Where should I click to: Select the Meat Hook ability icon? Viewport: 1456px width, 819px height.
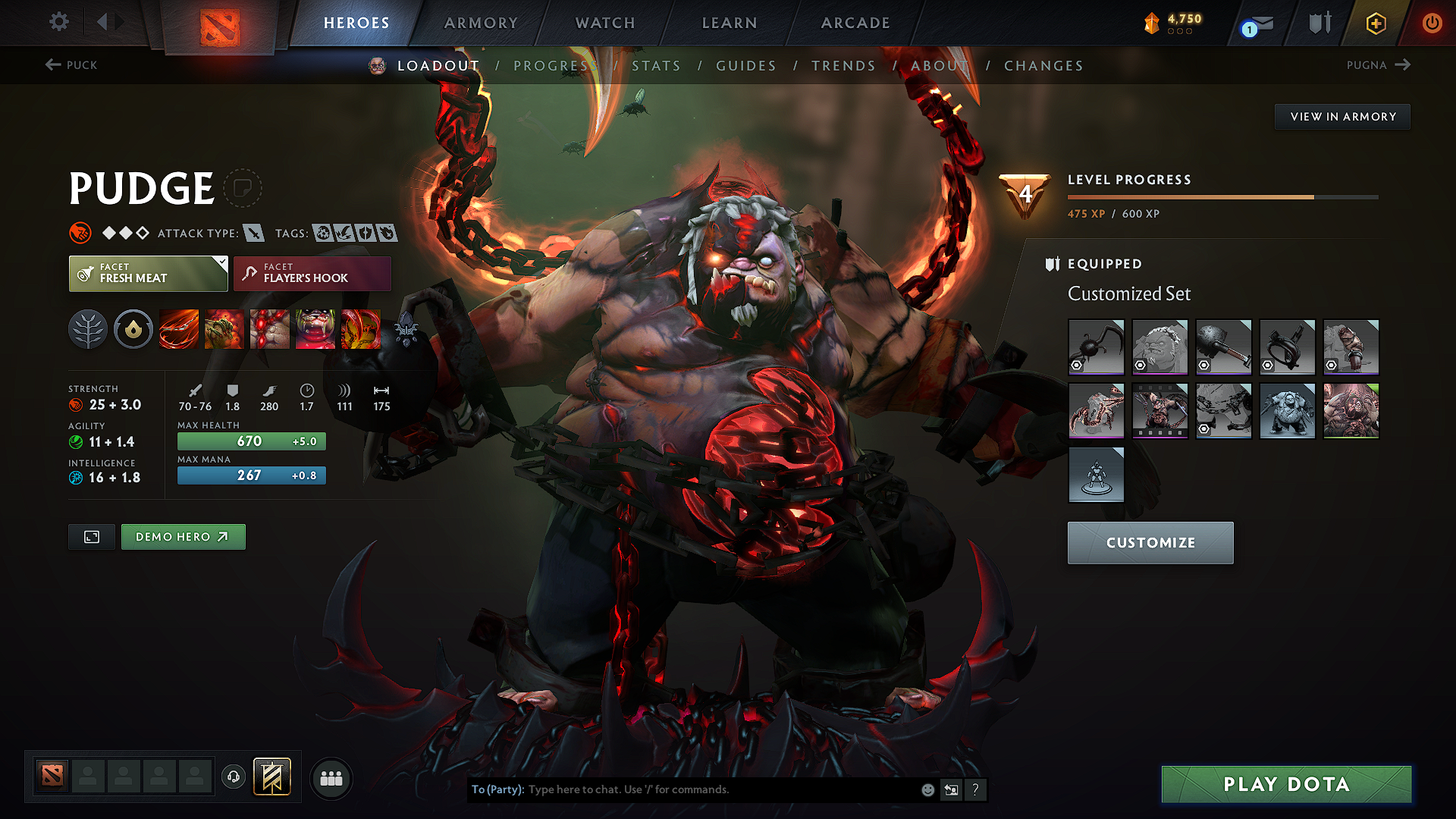click(x=178, y=329)
